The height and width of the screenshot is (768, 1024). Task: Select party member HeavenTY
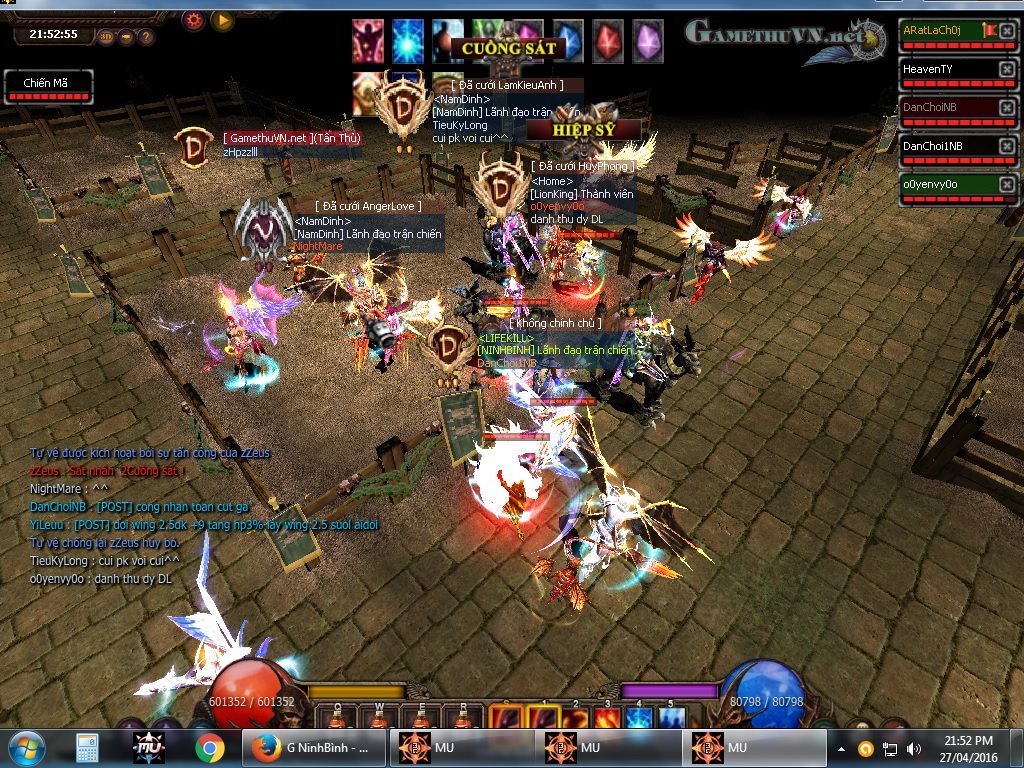pos(946,70)
